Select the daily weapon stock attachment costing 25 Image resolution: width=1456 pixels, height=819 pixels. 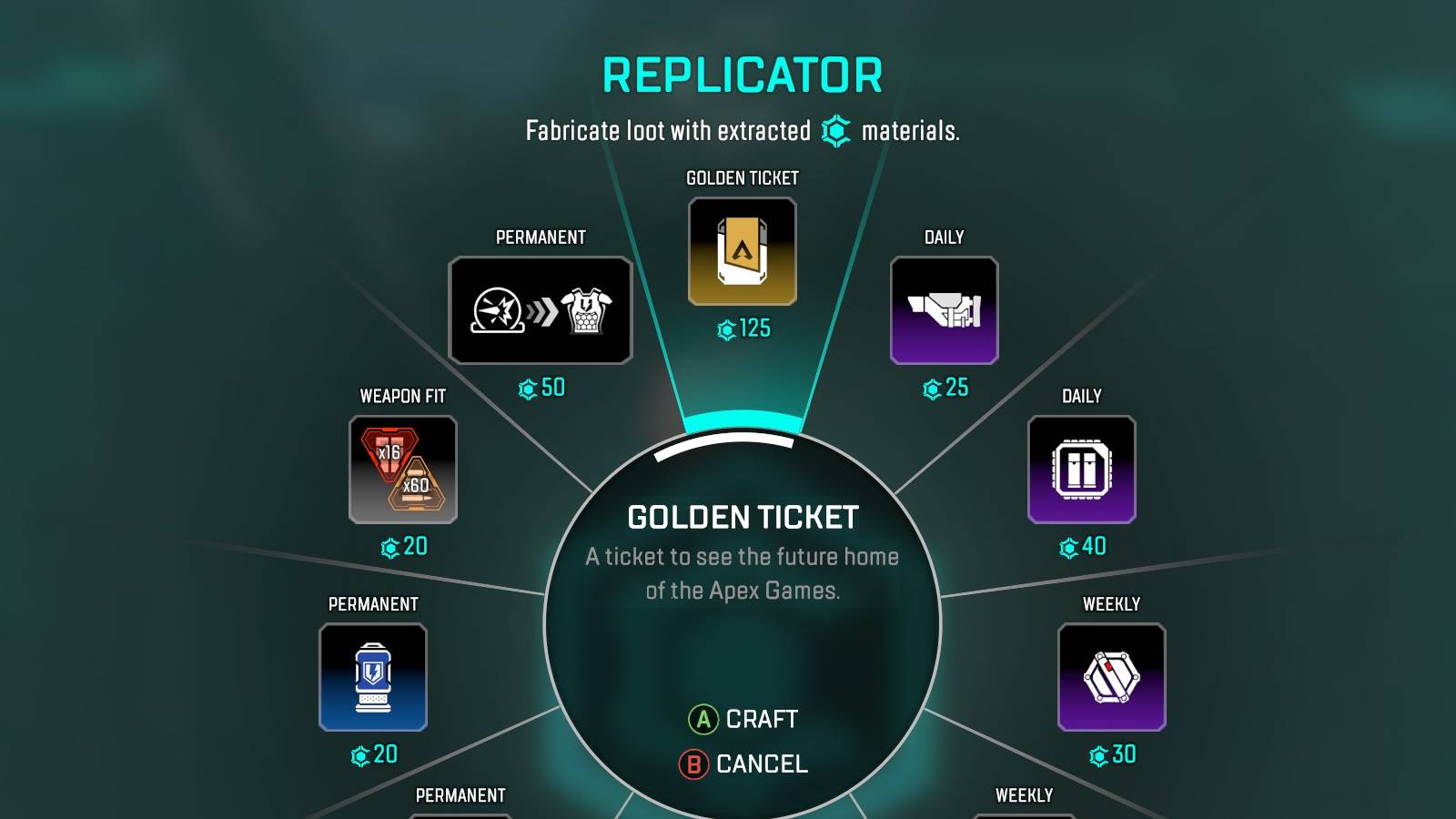944,311
